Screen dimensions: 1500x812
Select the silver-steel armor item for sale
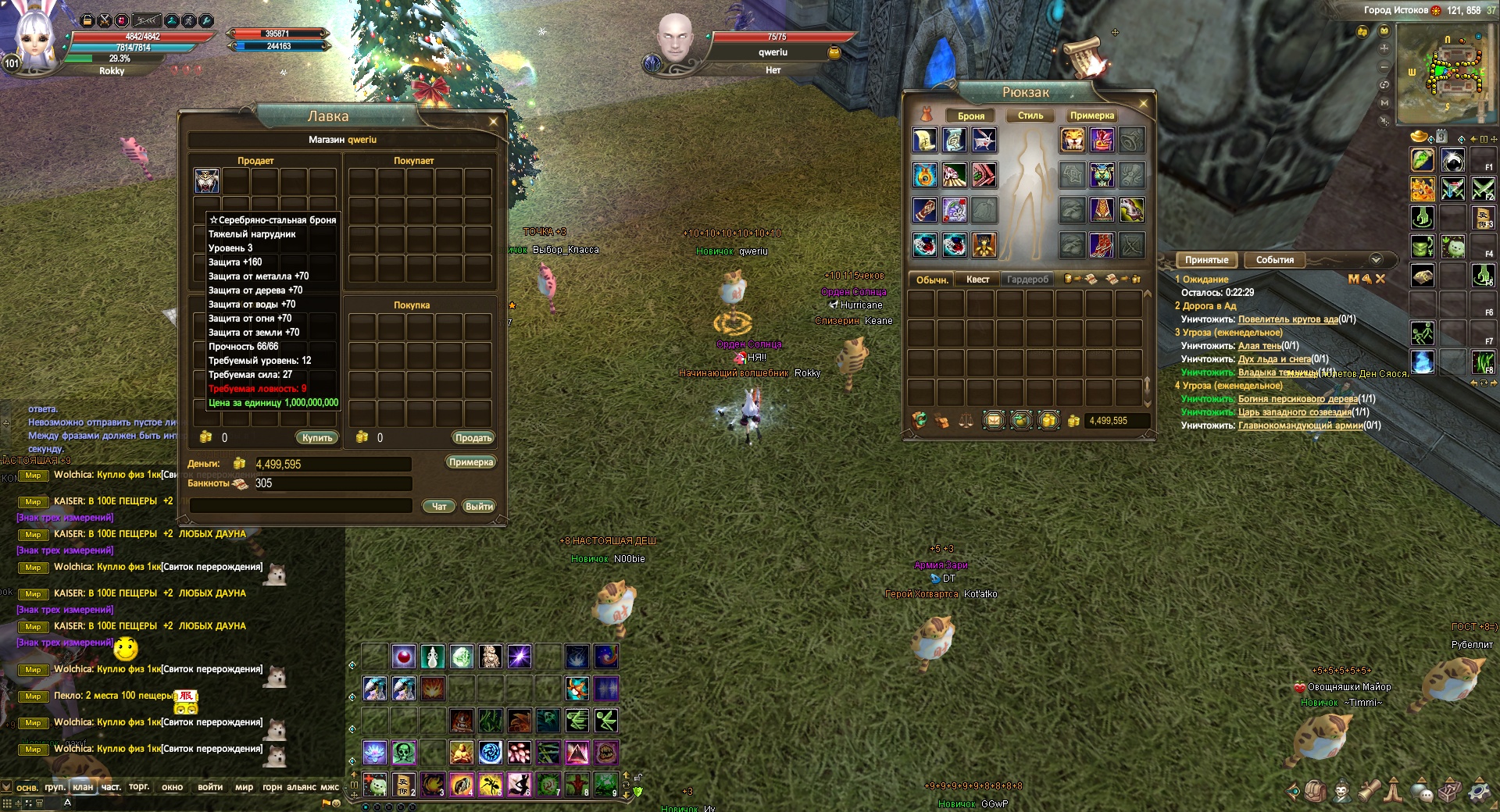207,181
